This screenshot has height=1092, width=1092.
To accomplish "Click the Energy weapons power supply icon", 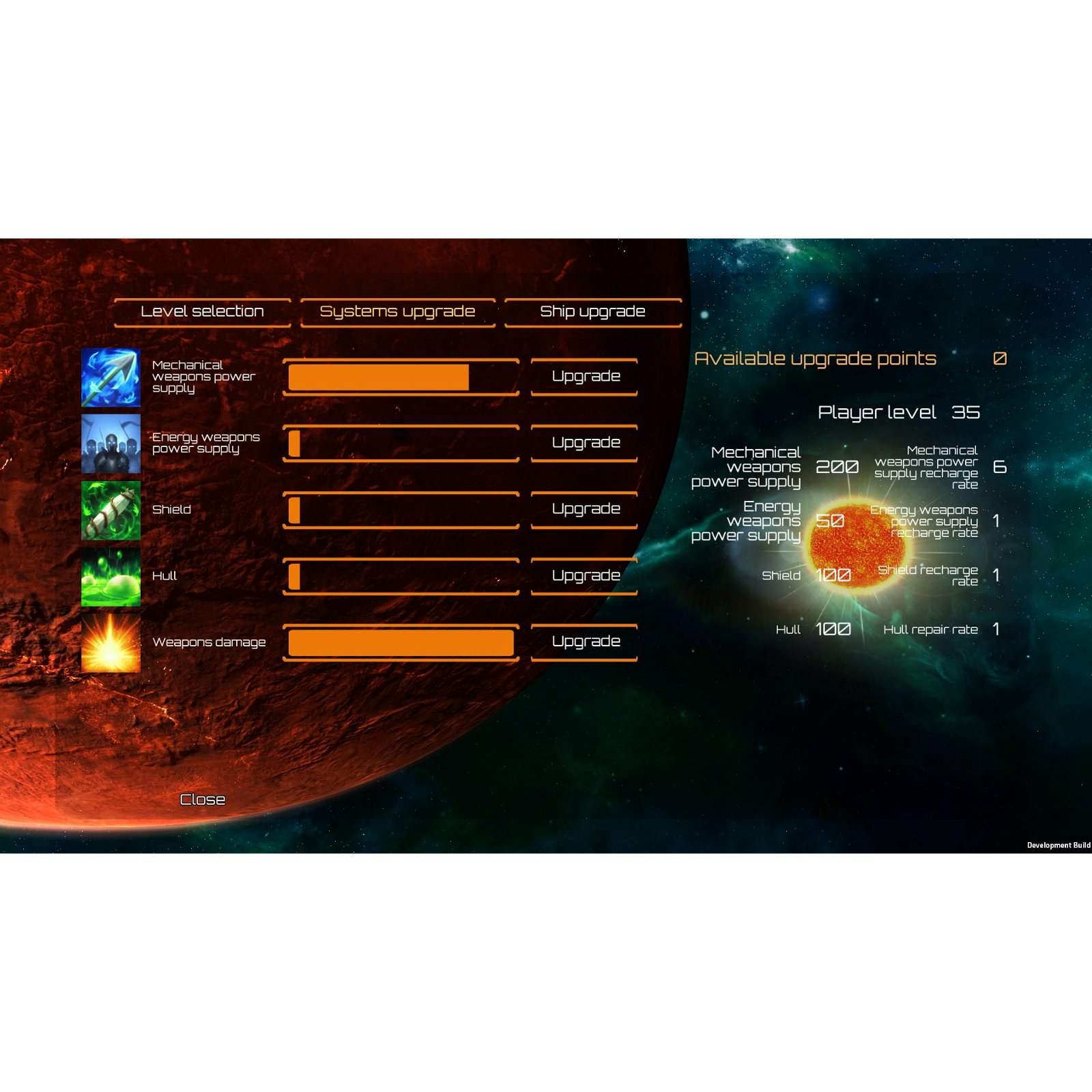I will pyautogui.click(x=111, y=444).
